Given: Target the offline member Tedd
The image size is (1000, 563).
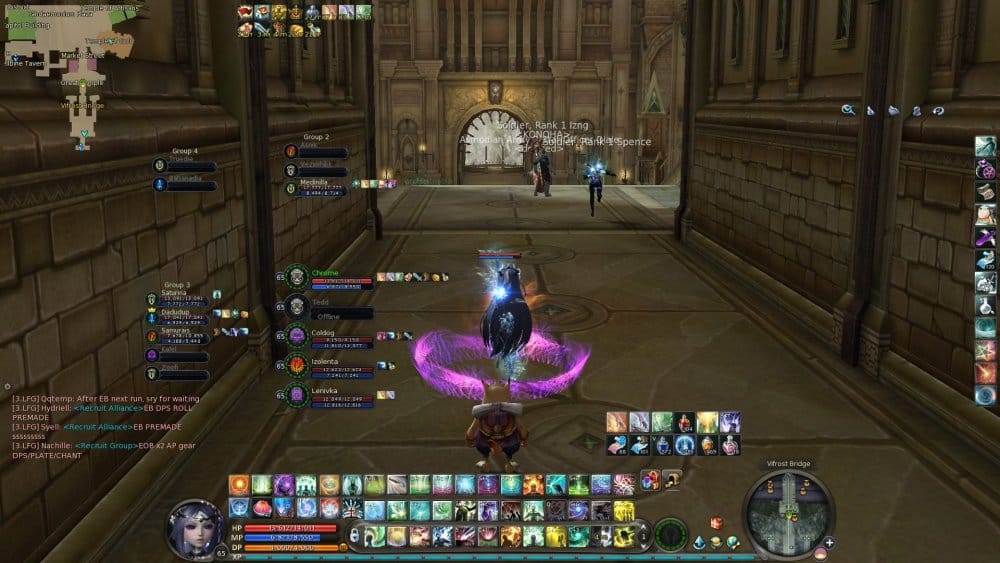Looking at the screenshot, I should (297, 306).
